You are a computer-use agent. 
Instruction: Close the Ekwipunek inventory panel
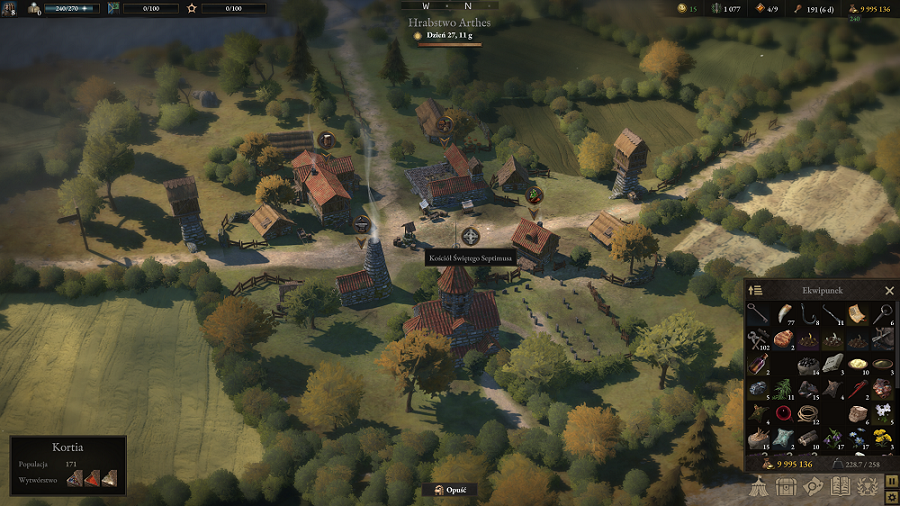(x=889, y=290)
